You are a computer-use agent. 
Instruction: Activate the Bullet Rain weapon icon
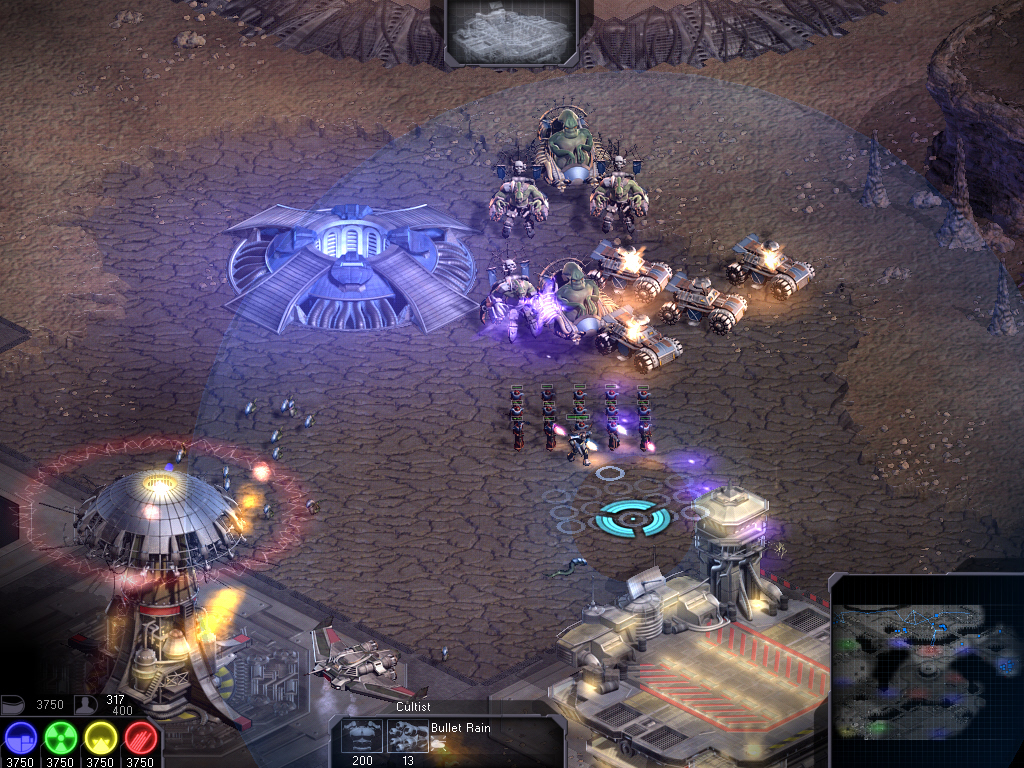pos(407,736)
